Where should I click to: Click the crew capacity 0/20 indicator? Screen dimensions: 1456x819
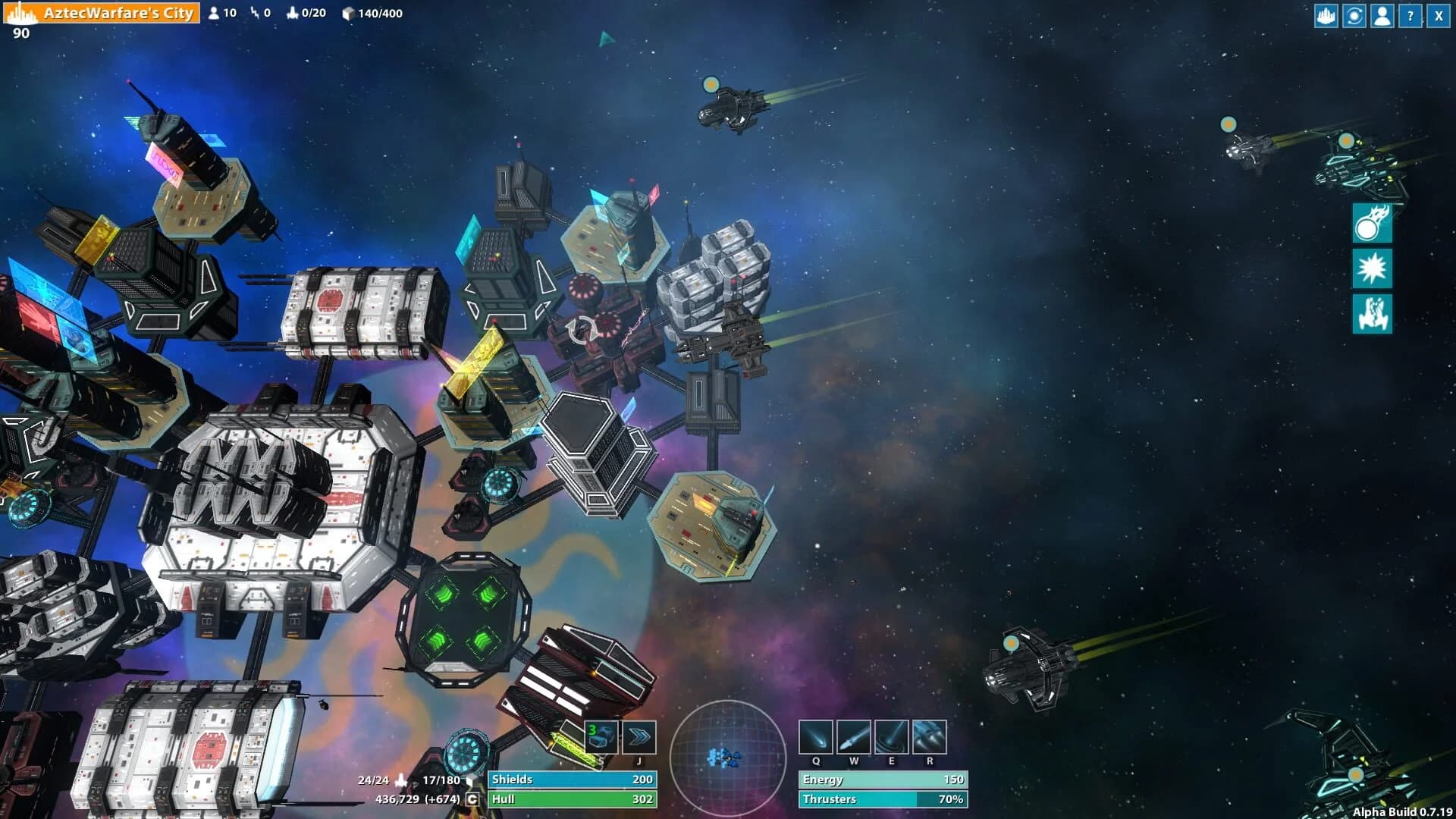(303, 11)
